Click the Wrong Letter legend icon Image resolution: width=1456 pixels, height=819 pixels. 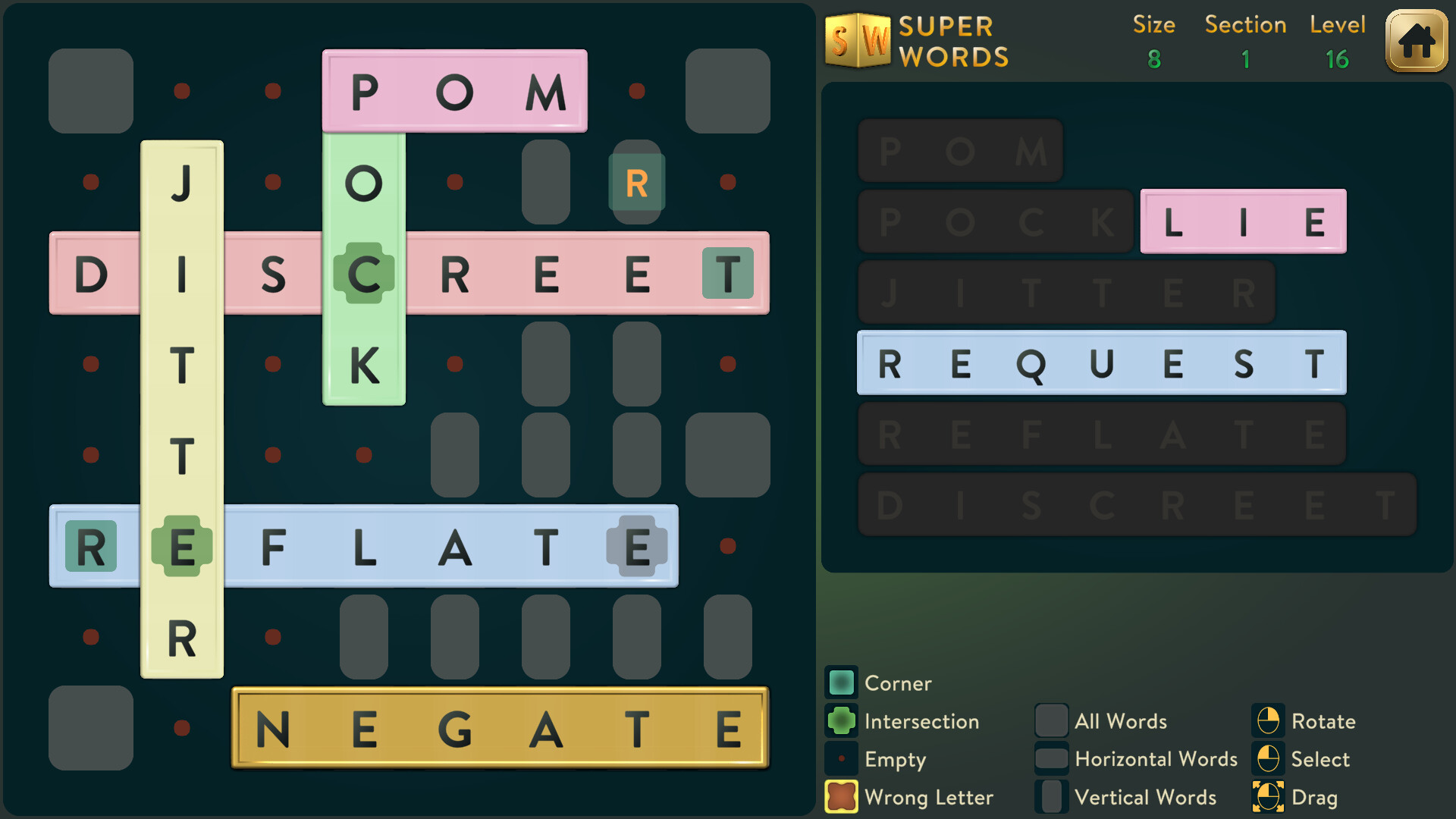click(841, 797)
